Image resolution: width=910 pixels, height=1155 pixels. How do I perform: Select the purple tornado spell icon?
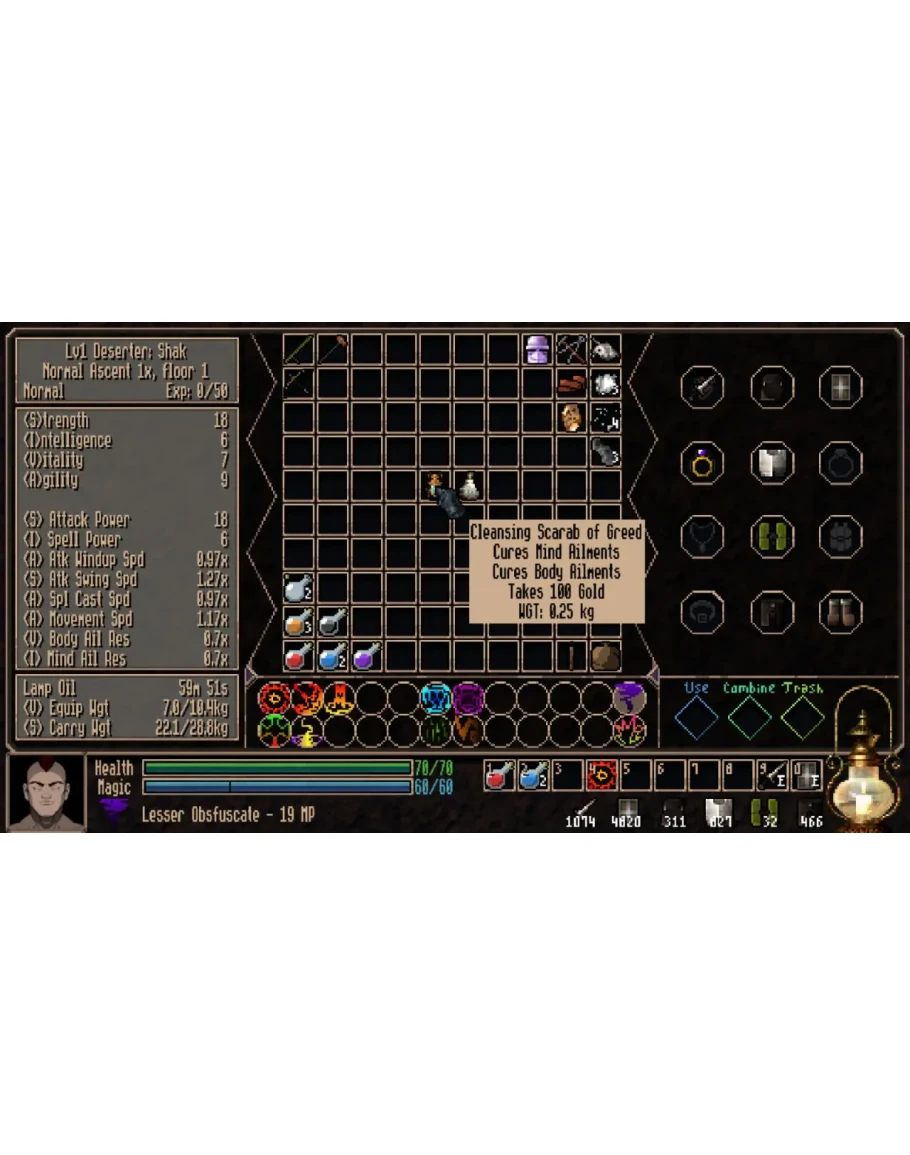pos(629,697)
